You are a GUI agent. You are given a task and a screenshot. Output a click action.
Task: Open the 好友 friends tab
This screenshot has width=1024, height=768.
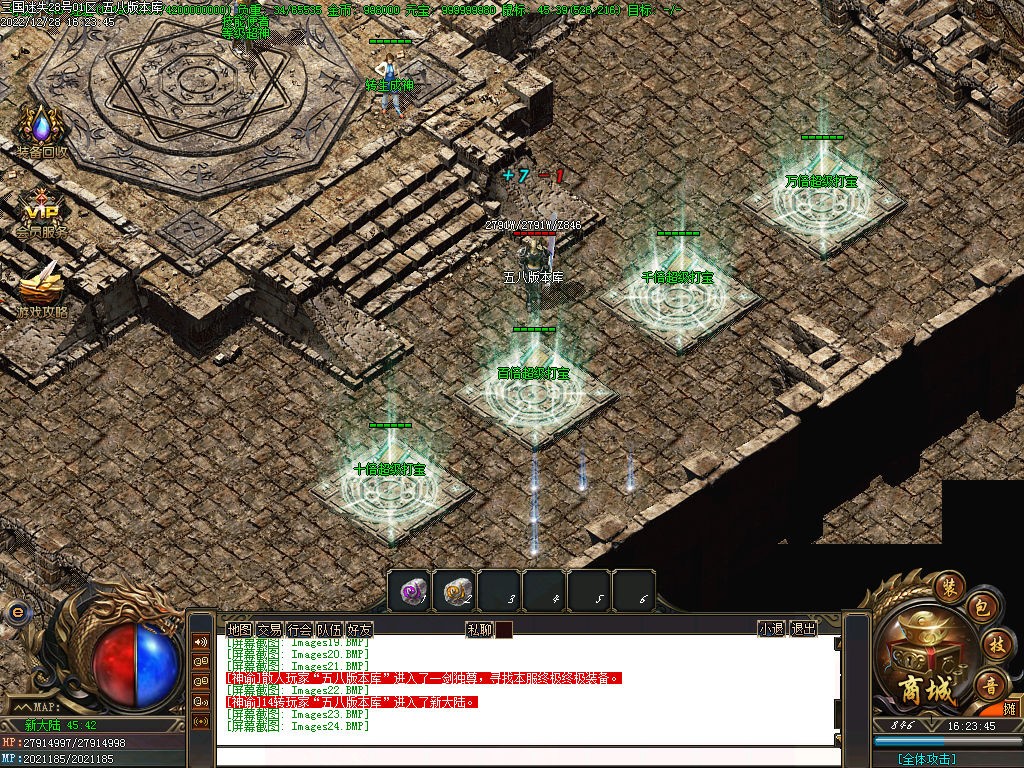tap(359, 630)
